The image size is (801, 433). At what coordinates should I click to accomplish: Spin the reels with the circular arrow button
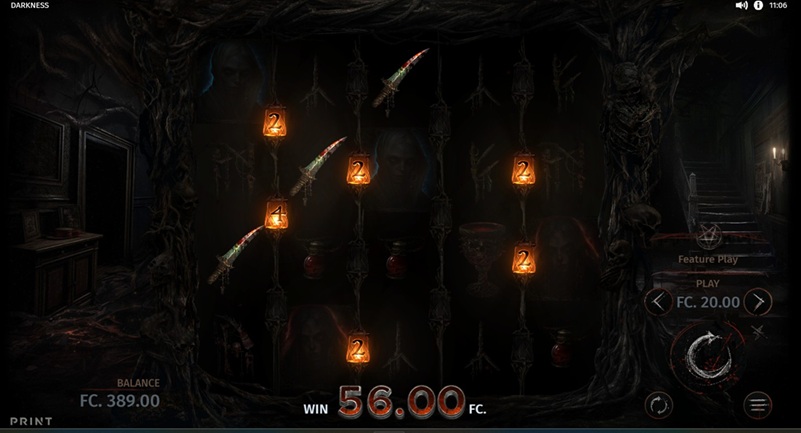(x=707, y=354)
